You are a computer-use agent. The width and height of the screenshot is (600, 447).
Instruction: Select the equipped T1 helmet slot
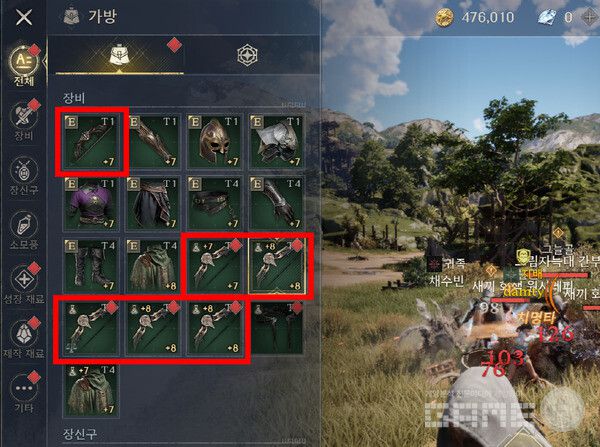point(216,140)
